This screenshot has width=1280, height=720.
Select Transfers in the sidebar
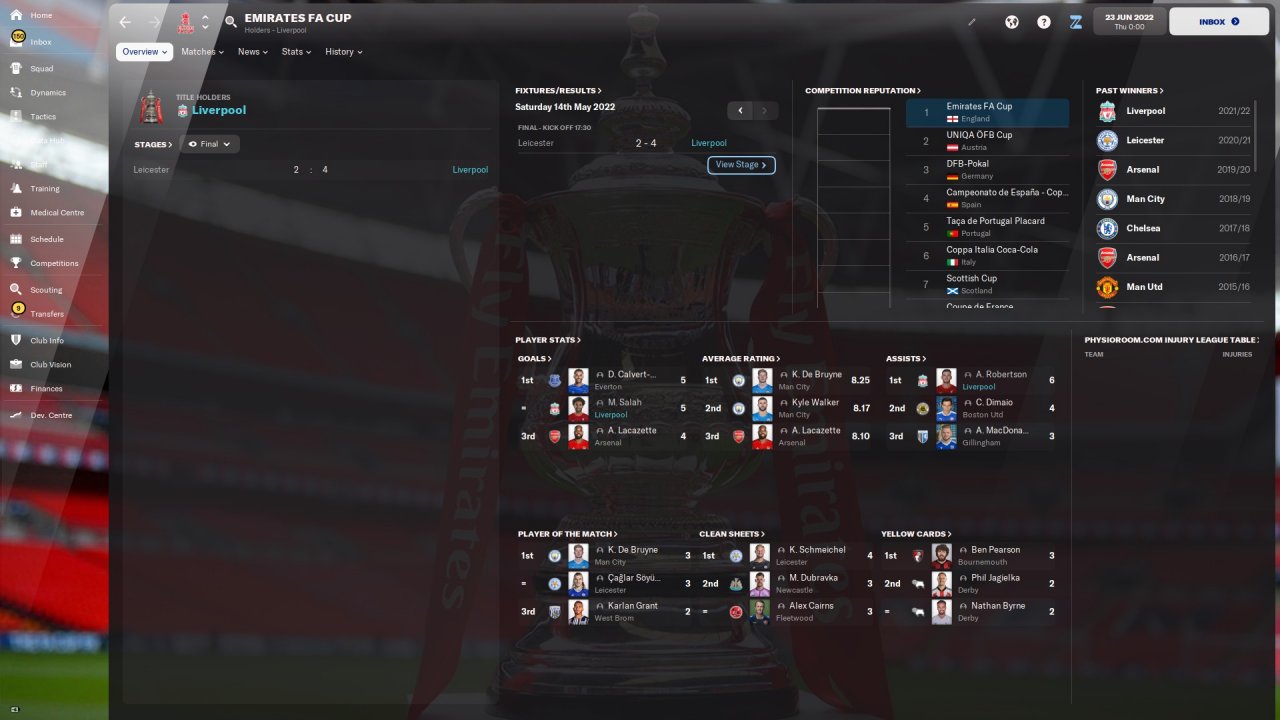pos(46,314)
